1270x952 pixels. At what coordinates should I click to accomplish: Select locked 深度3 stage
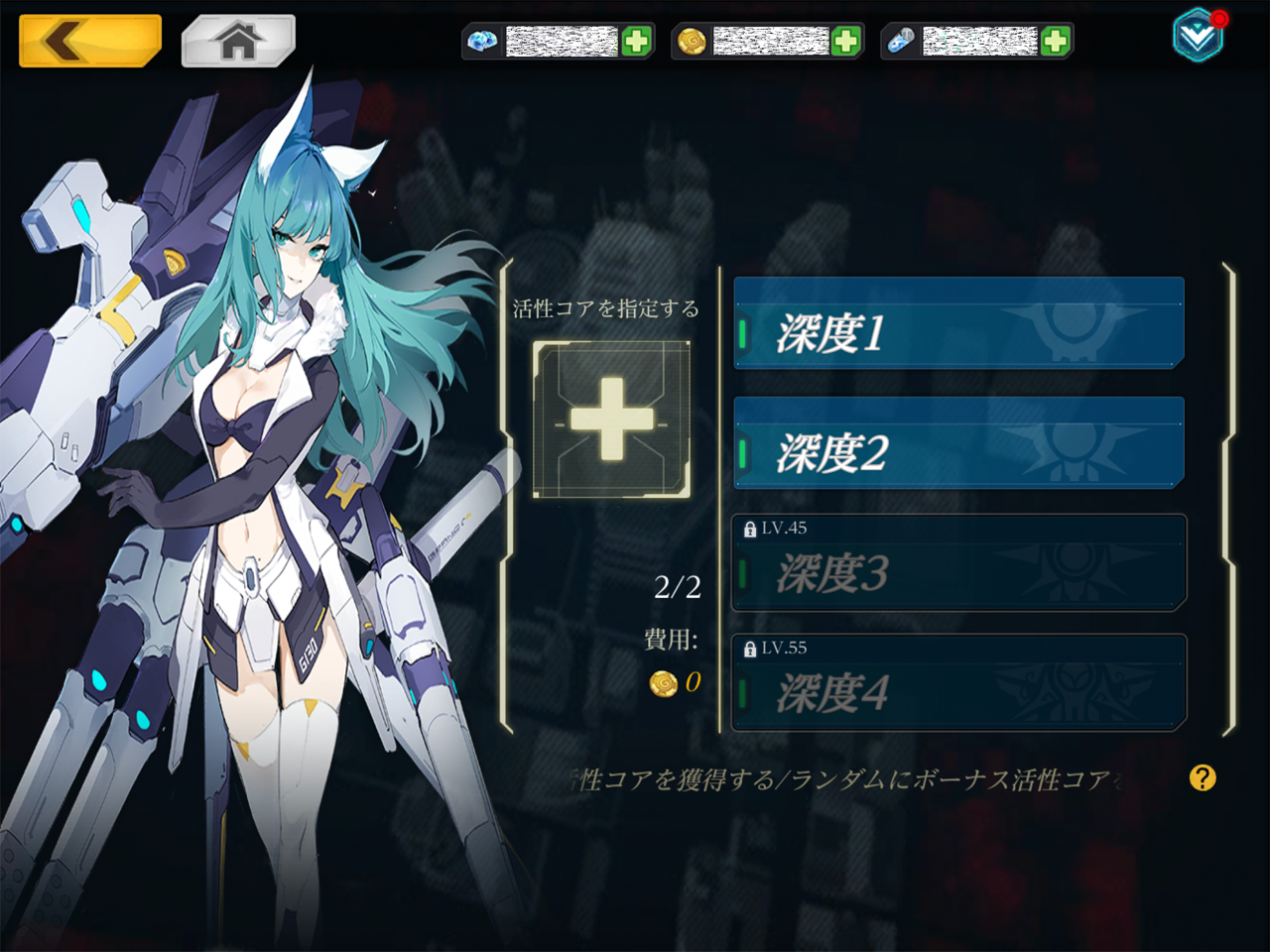click(x=958, y=563)
